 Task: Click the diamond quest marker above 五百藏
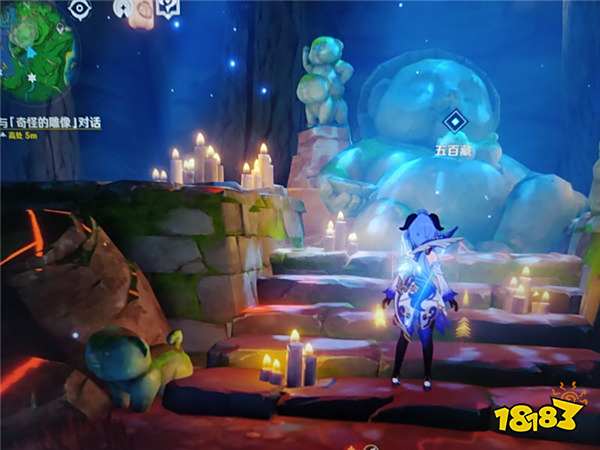click(455, 122)
